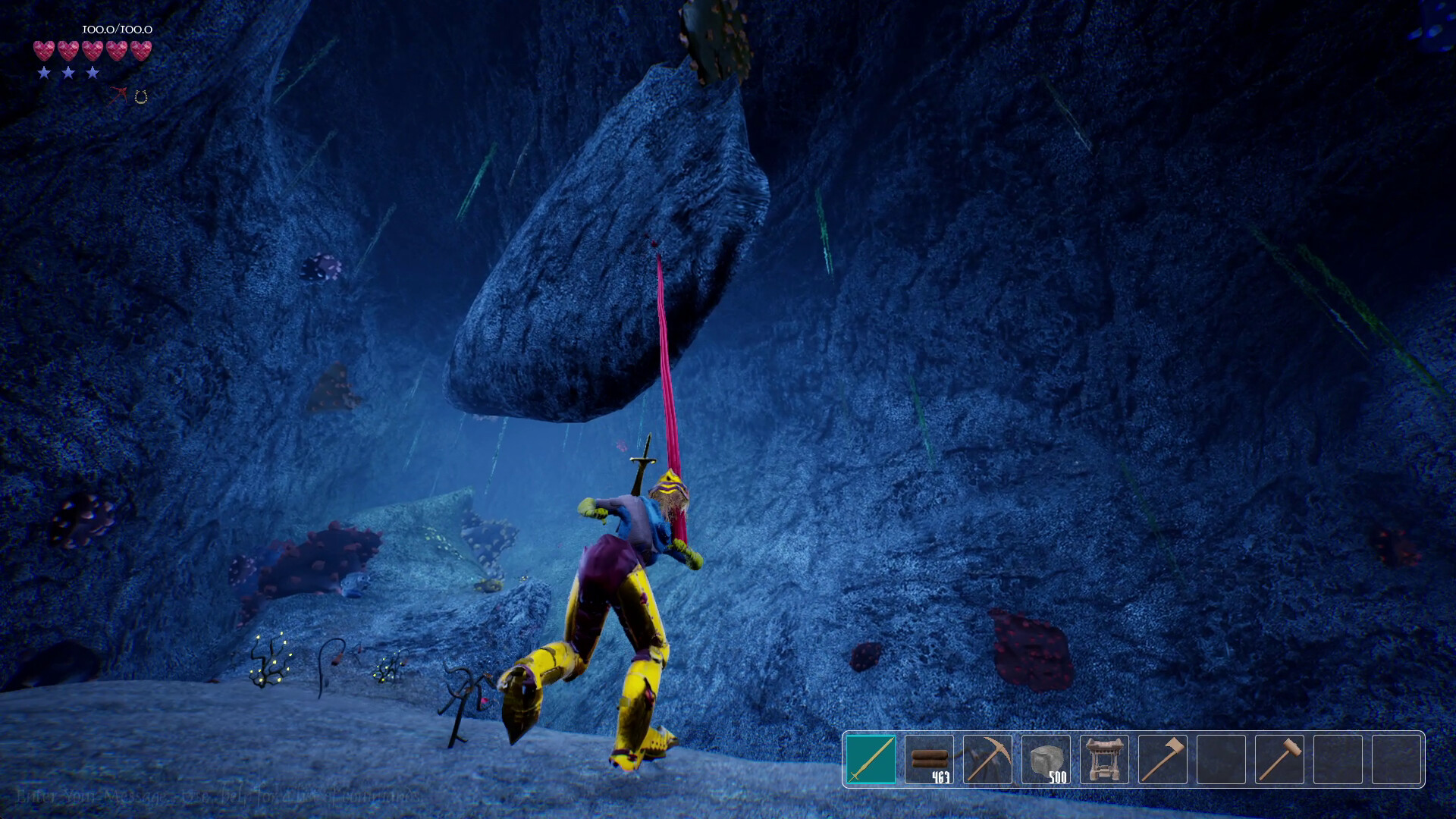Click the chat message input box
The height and width of the screenshot is (819, 1456).
tap(220, 797)
